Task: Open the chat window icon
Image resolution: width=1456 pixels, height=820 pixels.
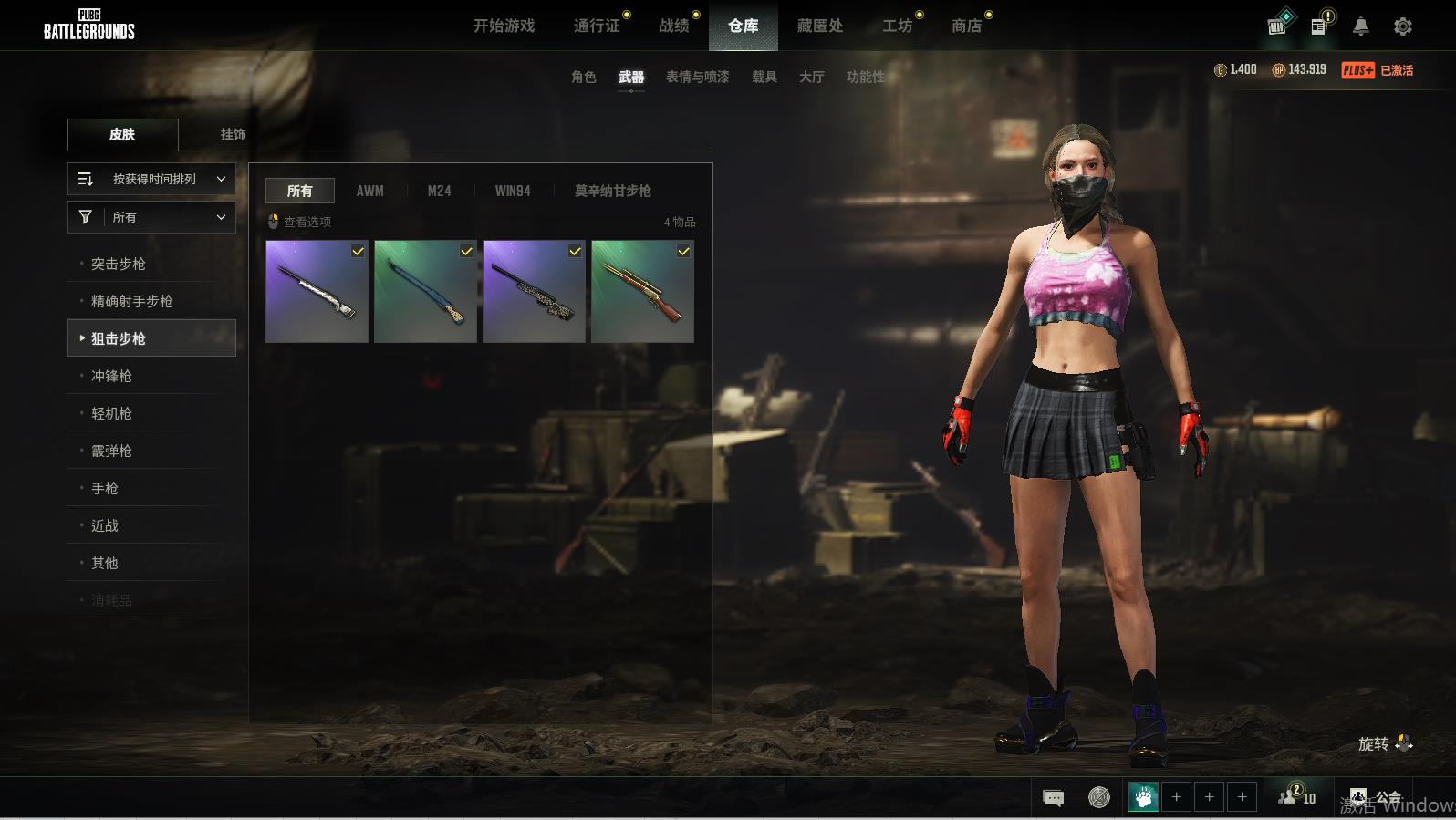Action: pos(1053,798)
